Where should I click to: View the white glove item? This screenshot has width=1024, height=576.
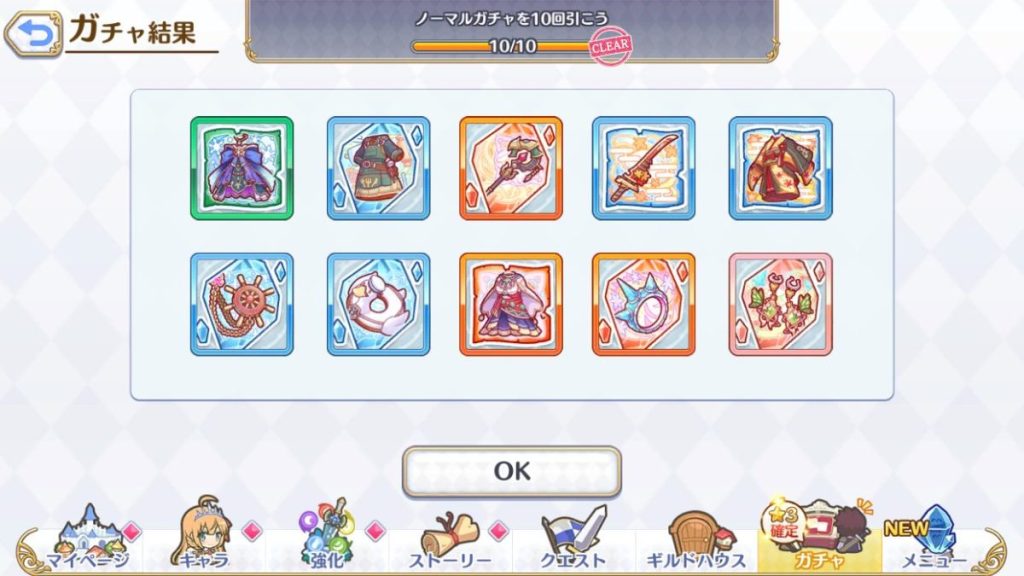tap(378, 304)
